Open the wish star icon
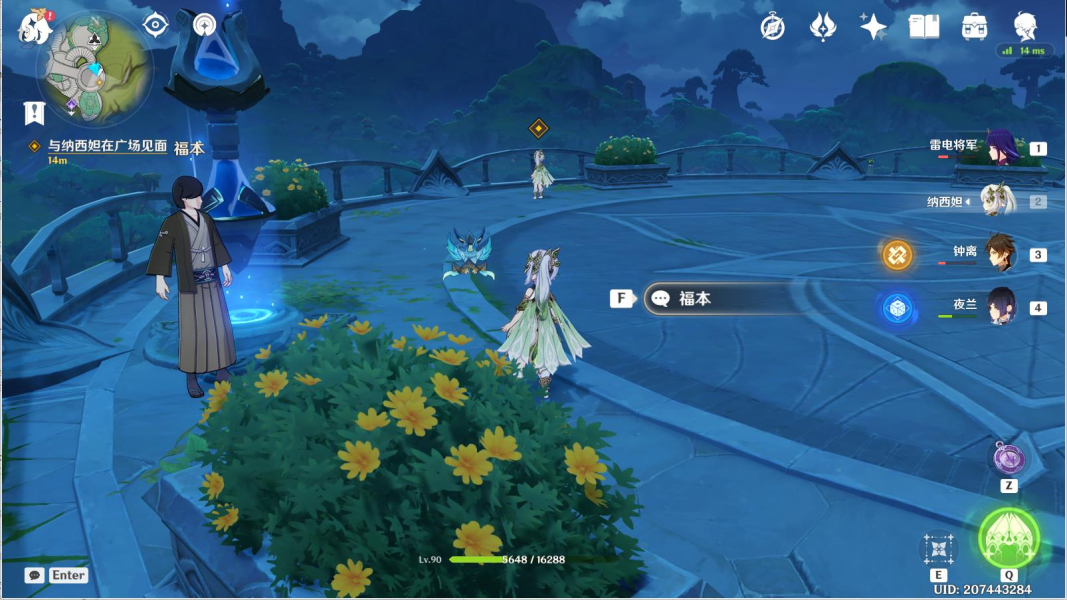Screen dimensions: 1067x600 click(873, 27)
